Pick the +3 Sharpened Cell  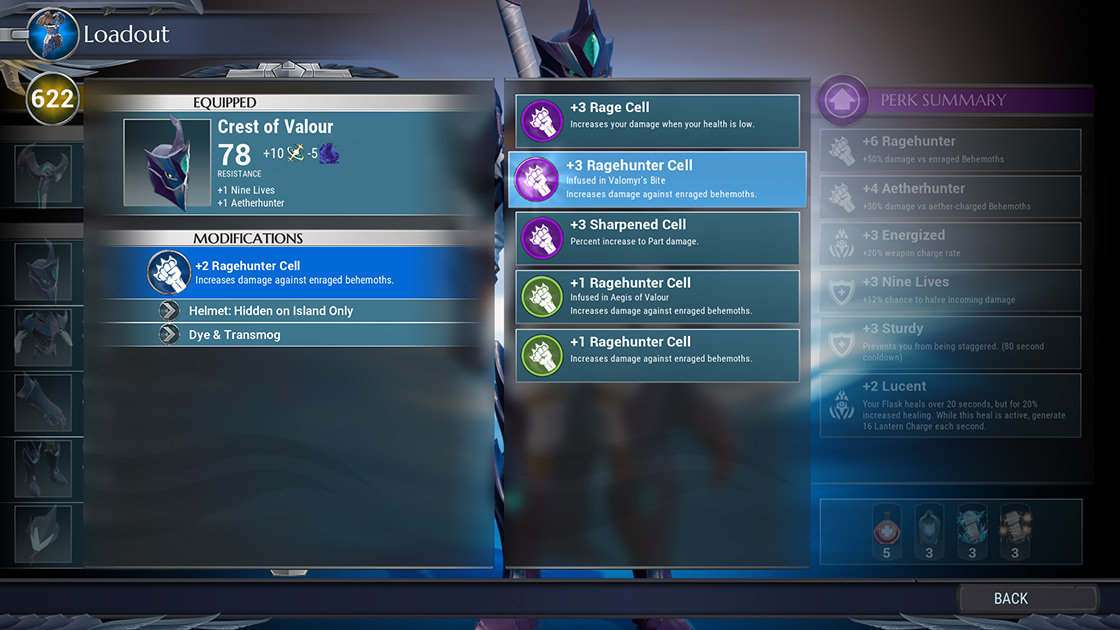coord(657,238)
